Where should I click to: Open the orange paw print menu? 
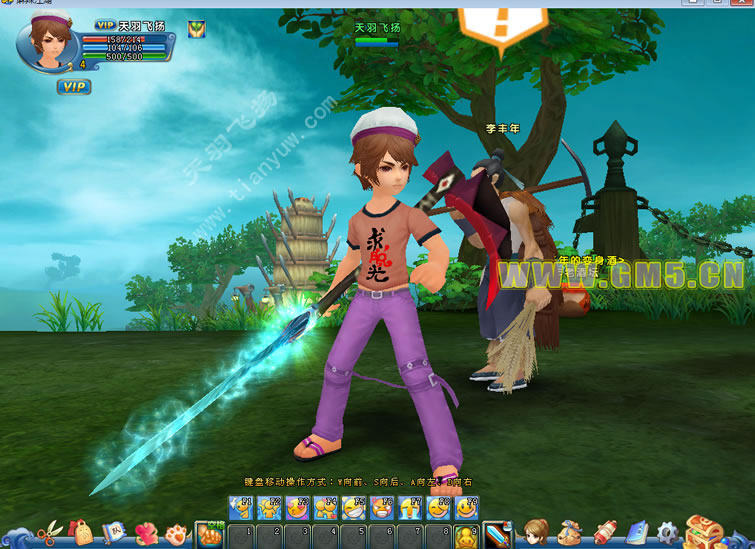pyautogui.click(x=177, y=531)
